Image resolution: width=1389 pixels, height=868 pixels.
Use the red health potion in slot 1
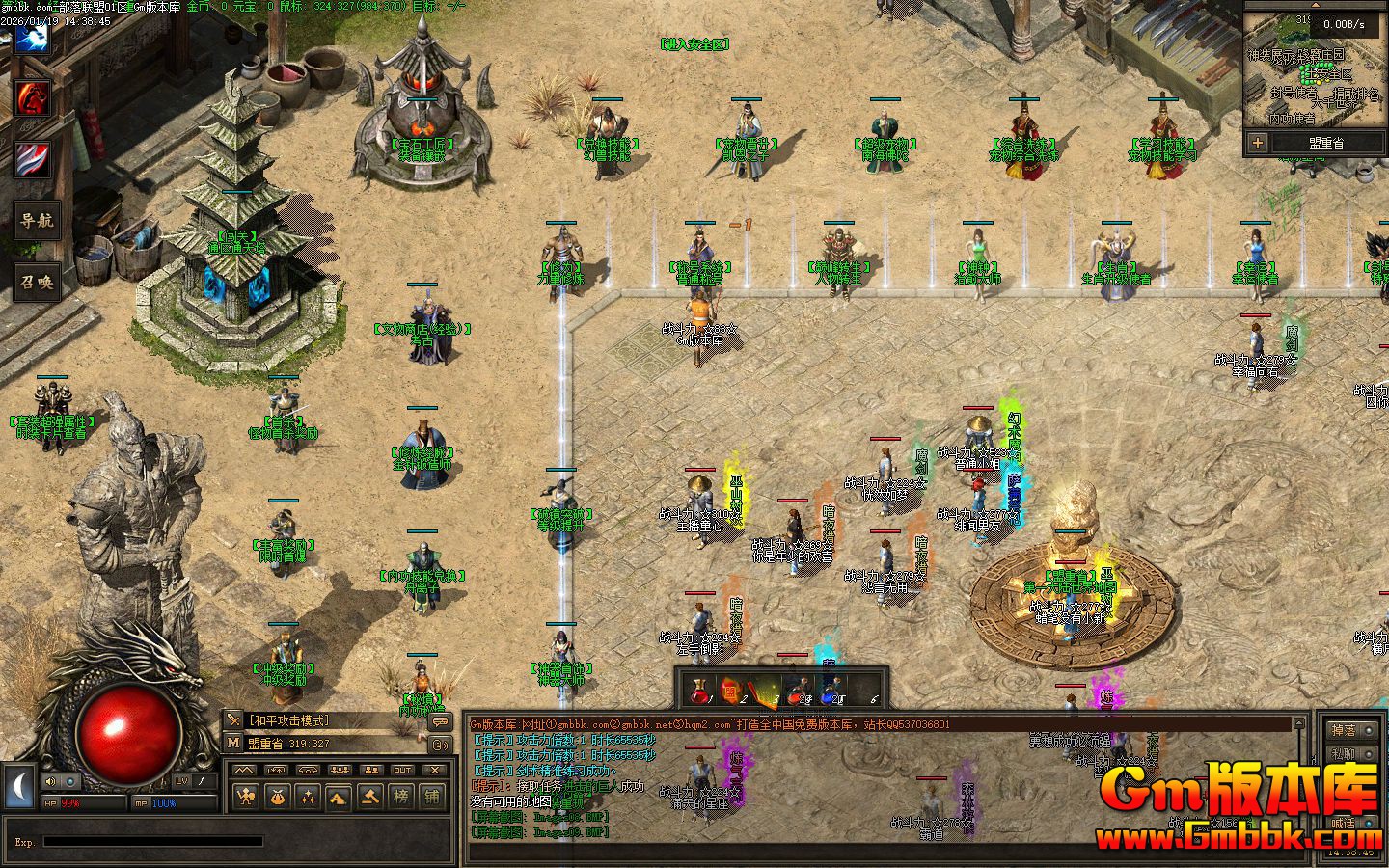coord(701,691)
